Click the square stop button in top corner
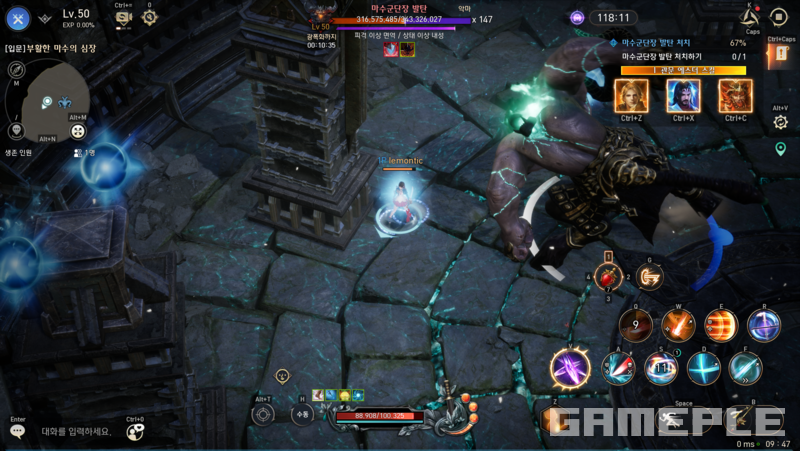Screen dimensions: 800x451 click(779, 16)
